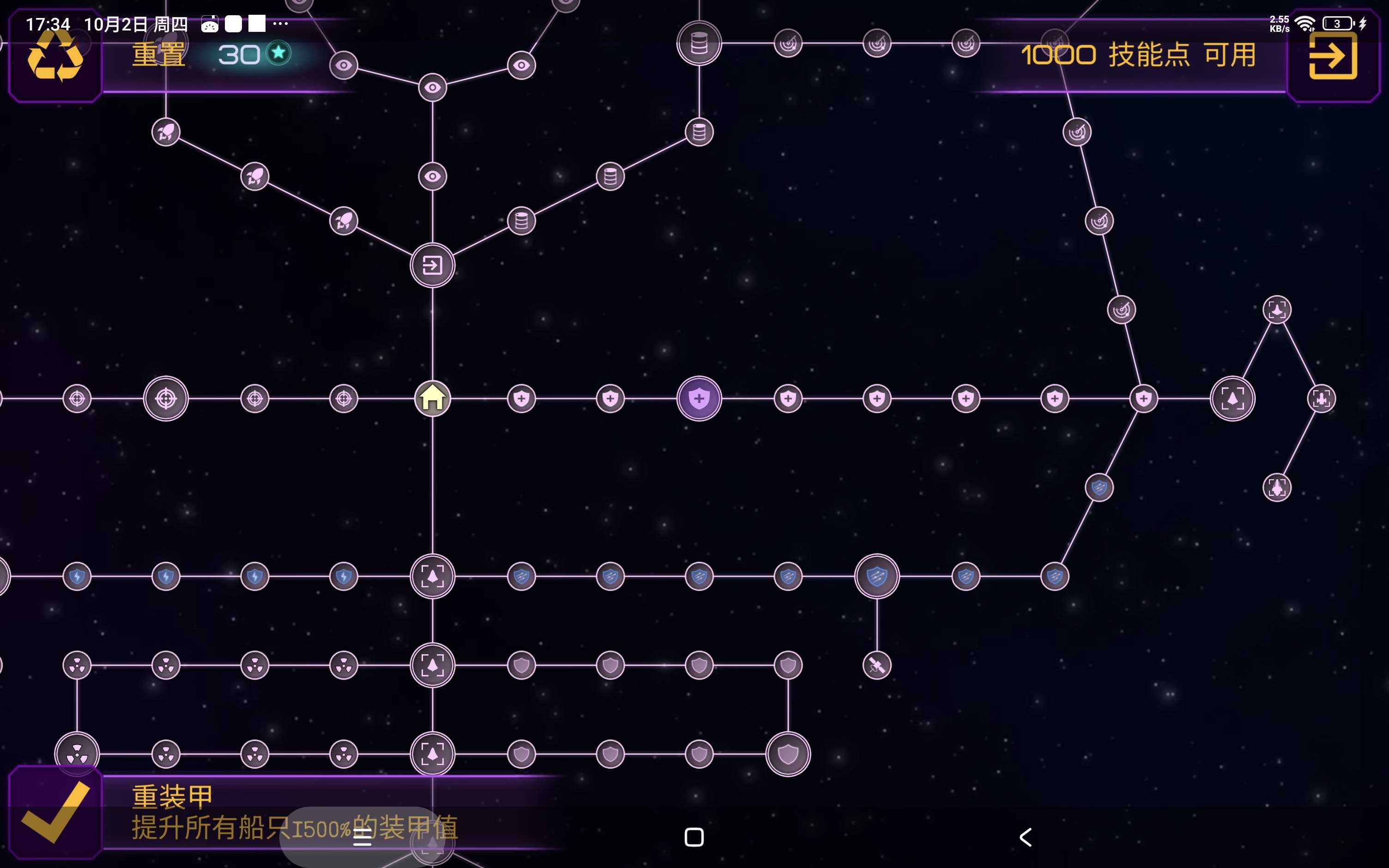The width and height of the screenshot is (1389, 868).
Task: Choose the highlighted purple shield-plus node
Action: [x=699, y=398]
